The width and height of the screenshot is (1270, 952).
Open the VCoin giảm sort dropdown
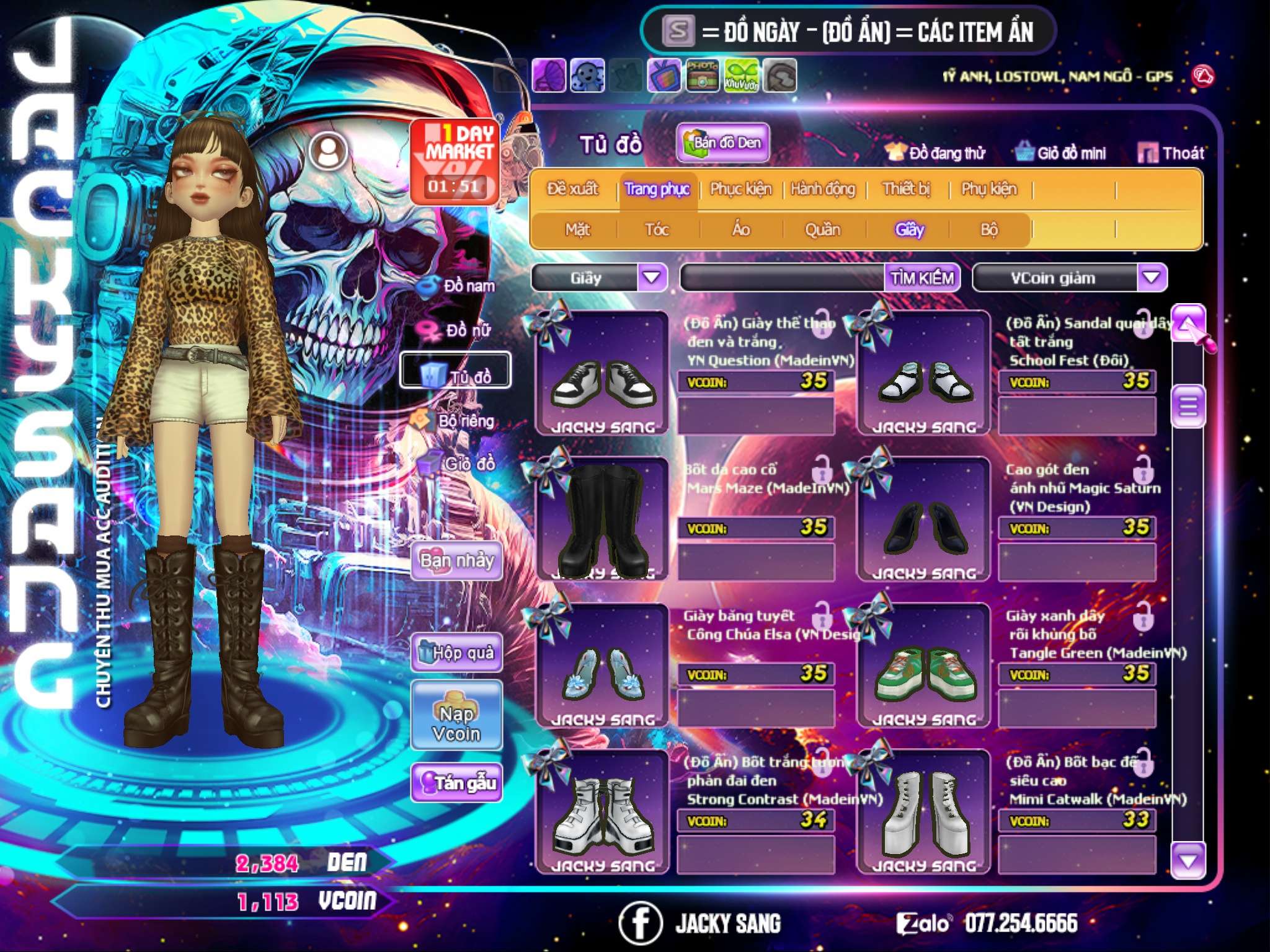click(x=1152, y=278)
